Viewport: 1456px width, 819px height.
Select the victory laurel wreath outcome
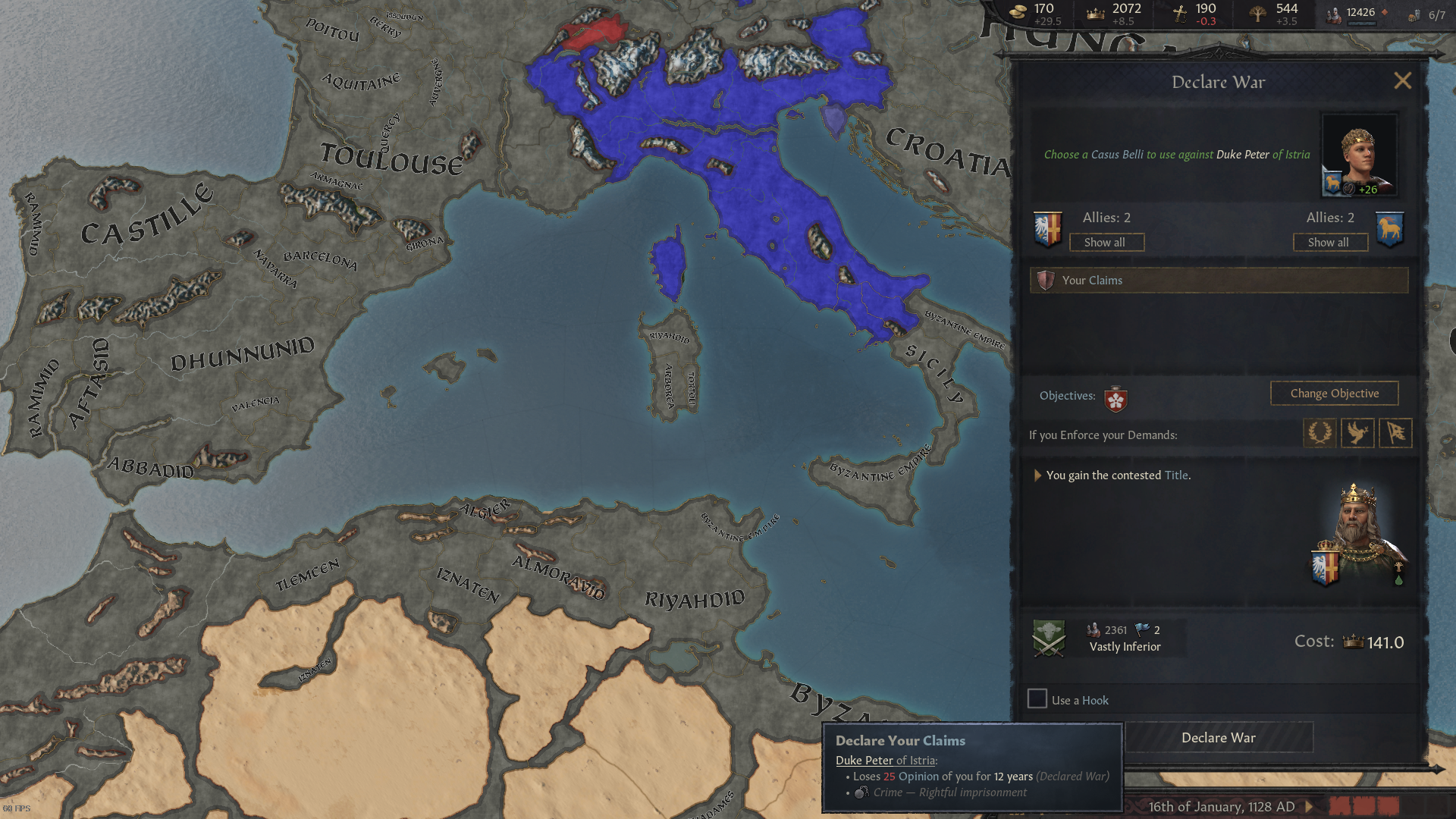1320,433
